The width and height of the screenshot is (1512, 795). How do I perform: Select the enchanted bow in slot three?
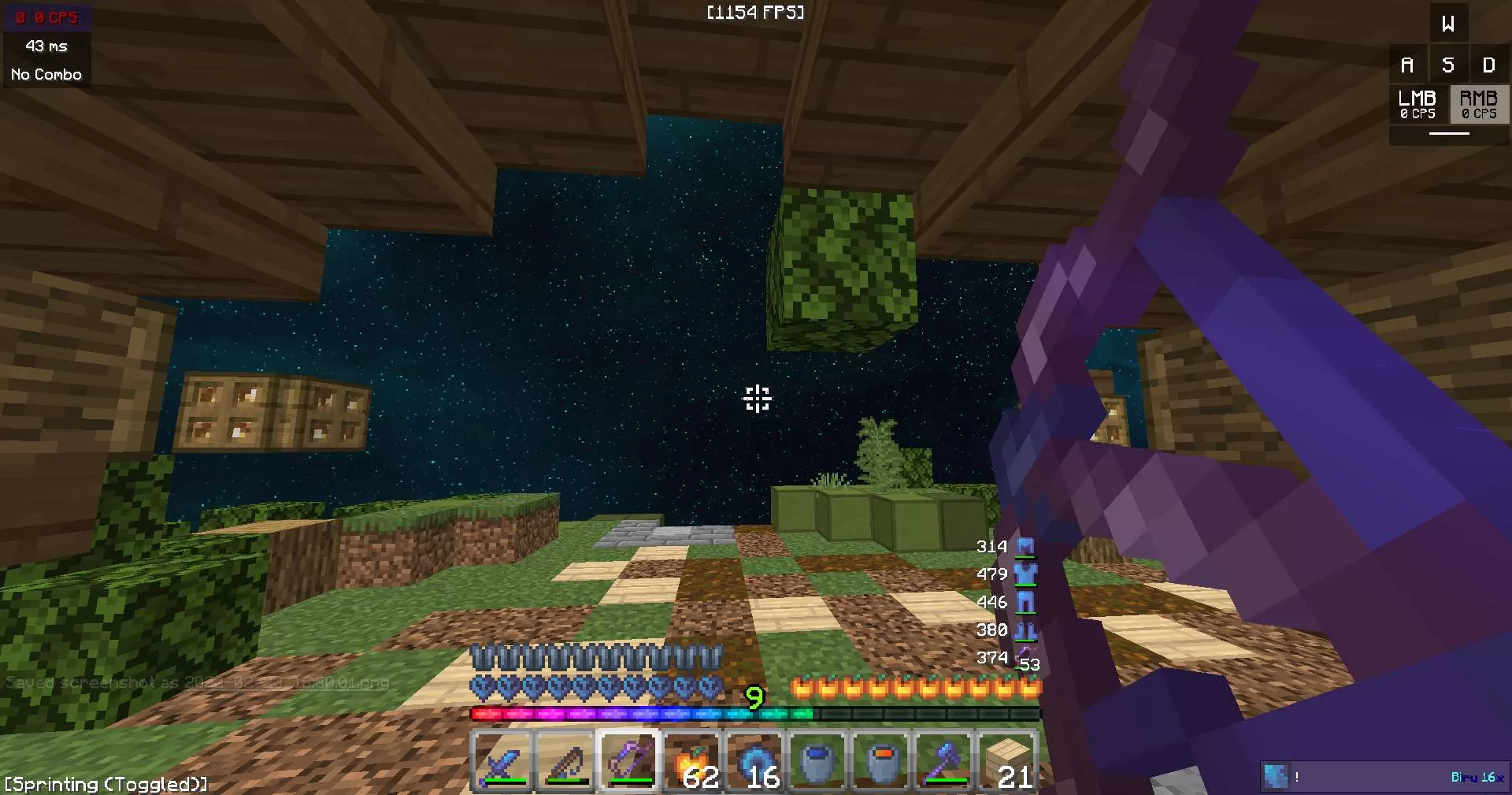coord(628,759)
